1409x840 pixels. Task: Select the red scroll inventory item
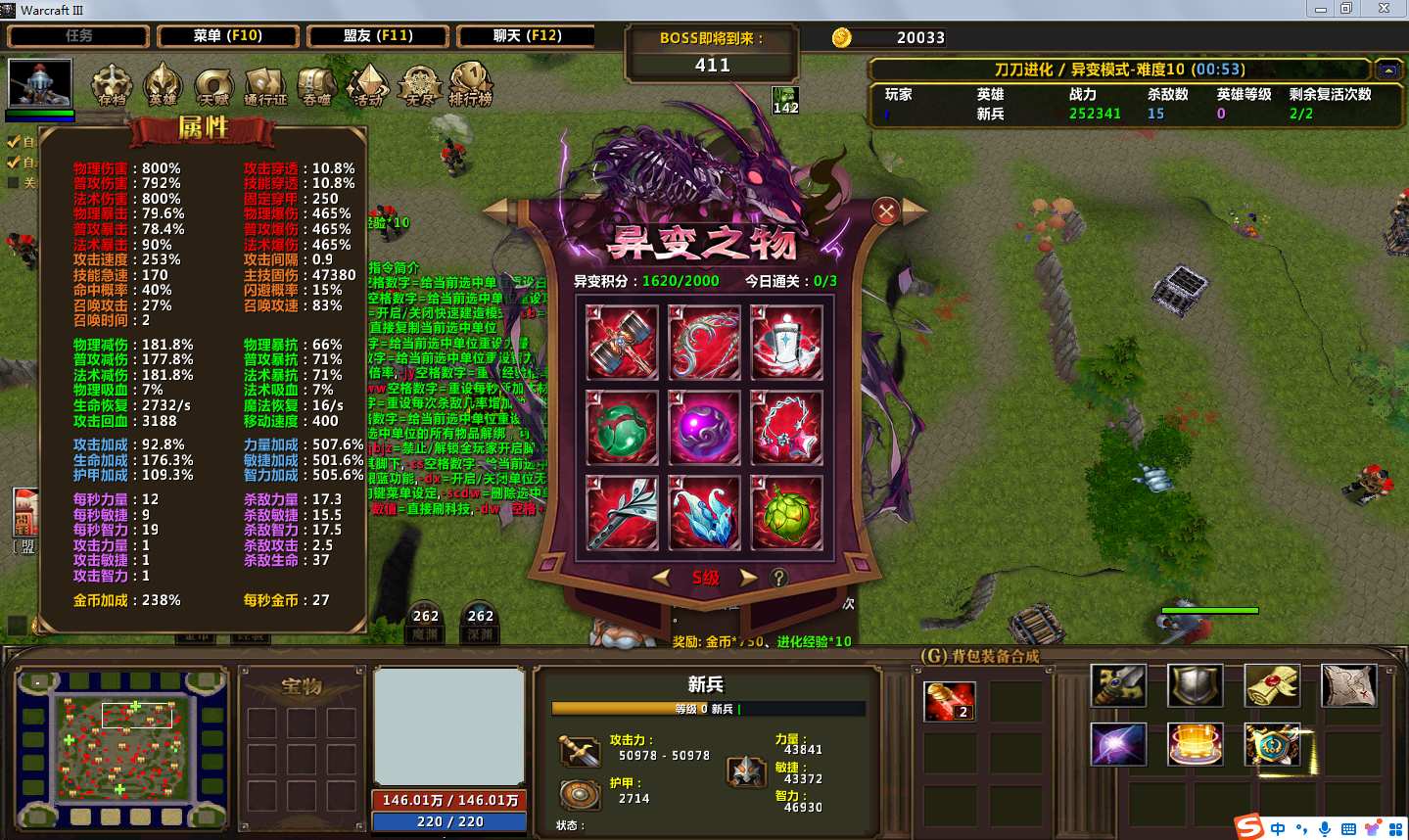(949, 701)
